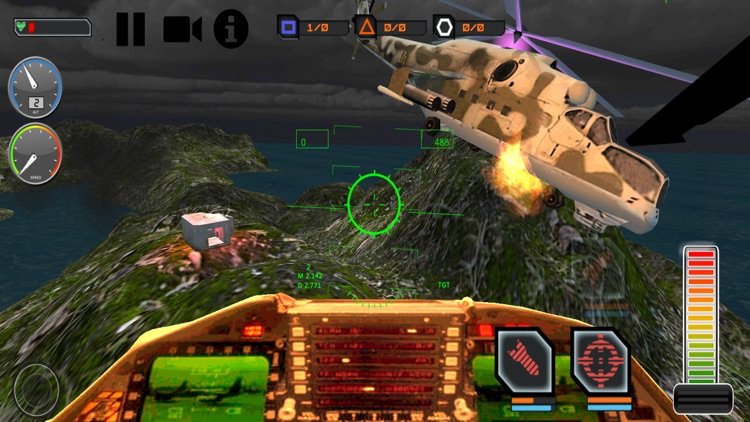The width and height of the screenshot is (750, 422).
Task: Fire the rocket weapon button
Action: pos(526,362)
